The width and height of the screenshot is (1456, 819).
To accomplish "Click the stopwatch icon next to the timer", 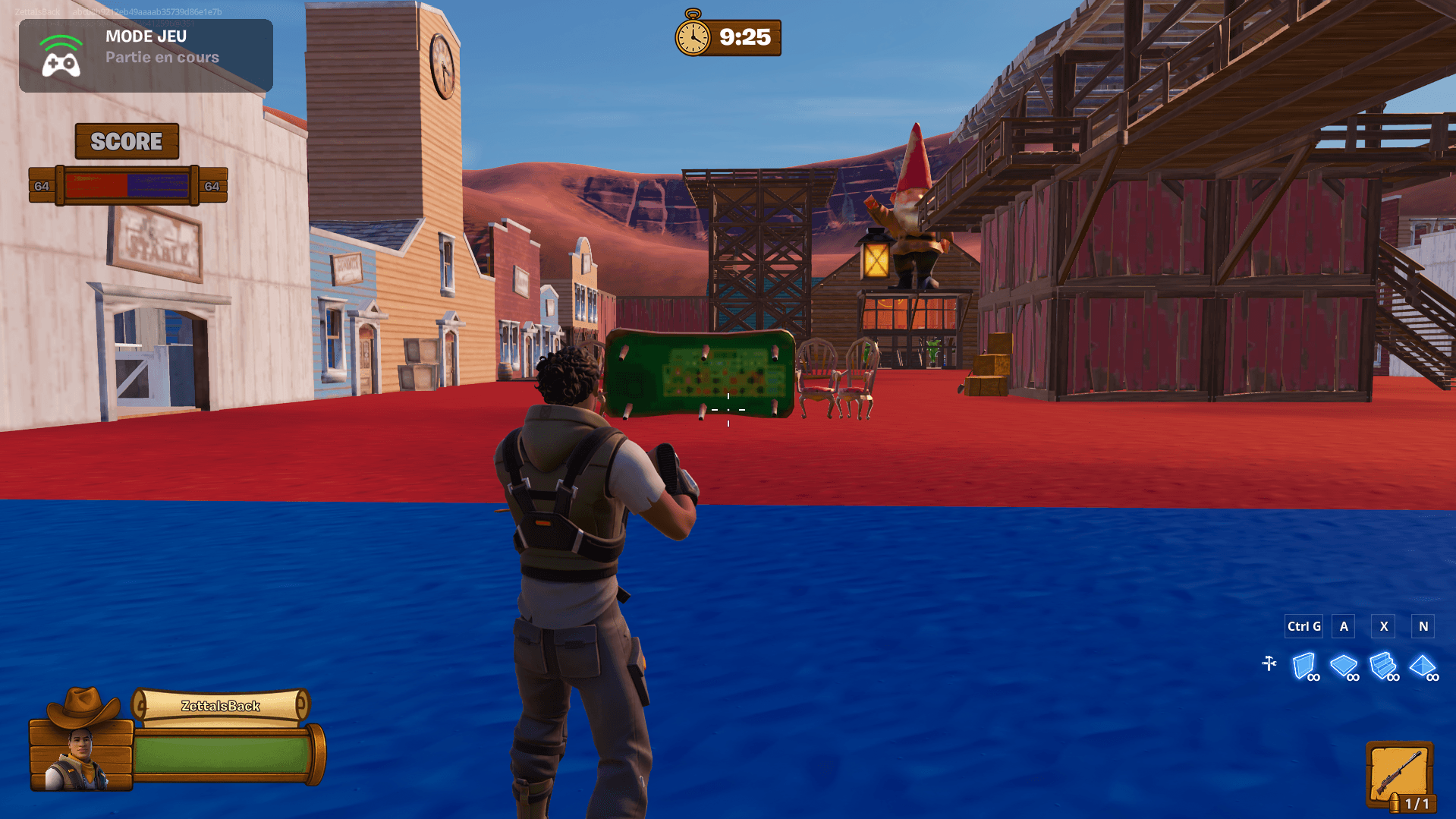I will click(x=691, y=36).
